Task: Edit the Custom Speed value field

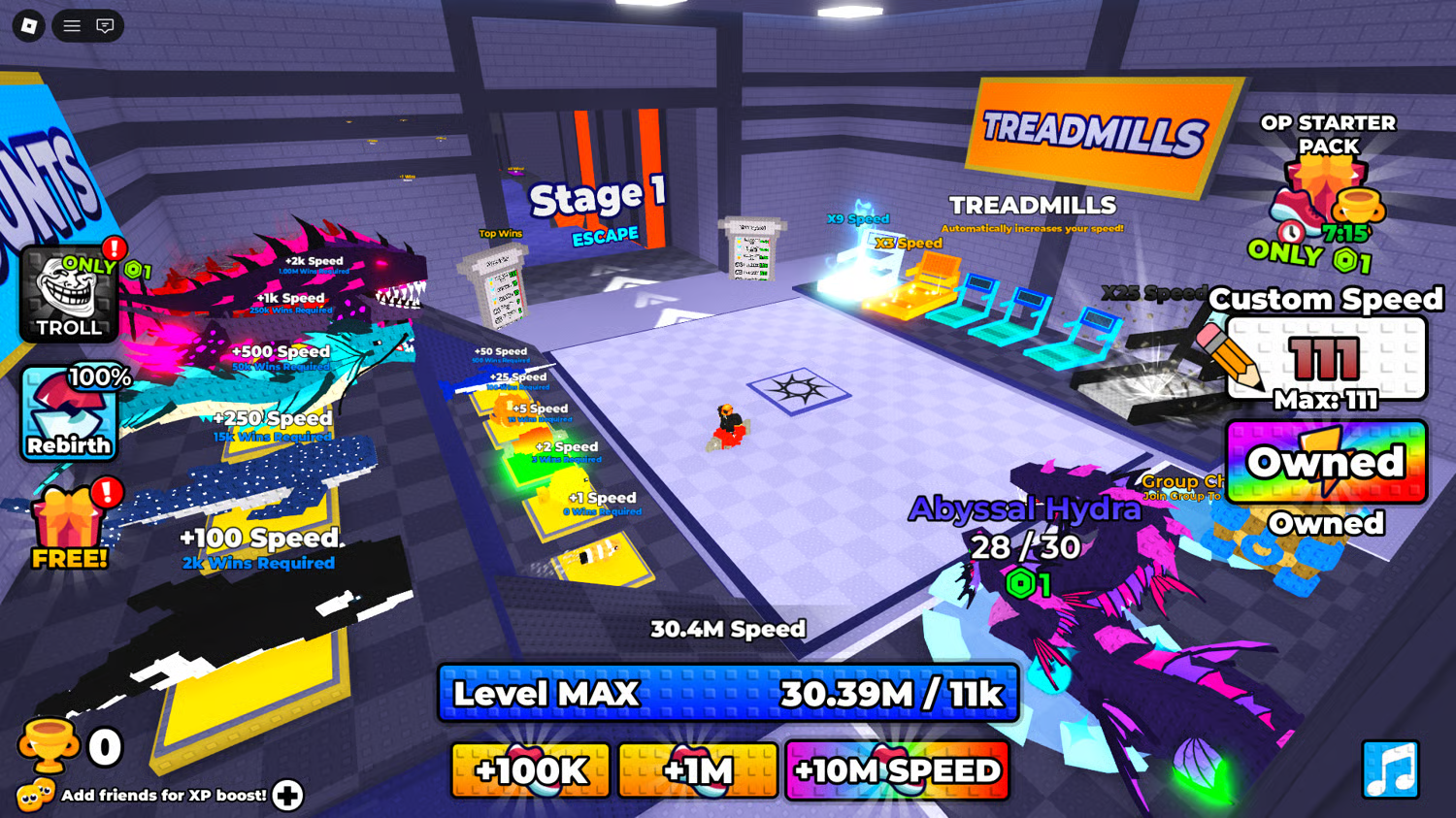Action: pyautogui.click(x=1326, y=360)
